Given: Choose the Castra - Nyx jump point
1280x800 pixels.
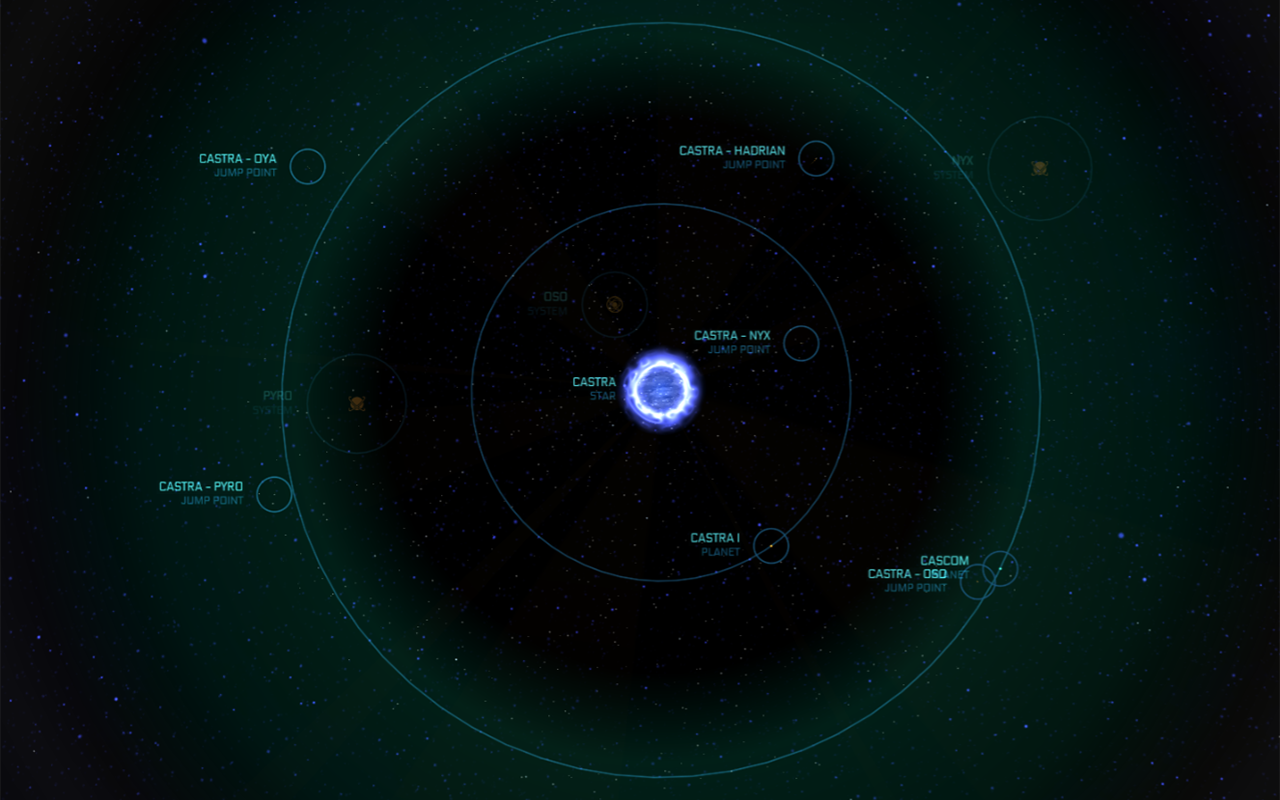Looking at the screenshot, I should [801, 343].
